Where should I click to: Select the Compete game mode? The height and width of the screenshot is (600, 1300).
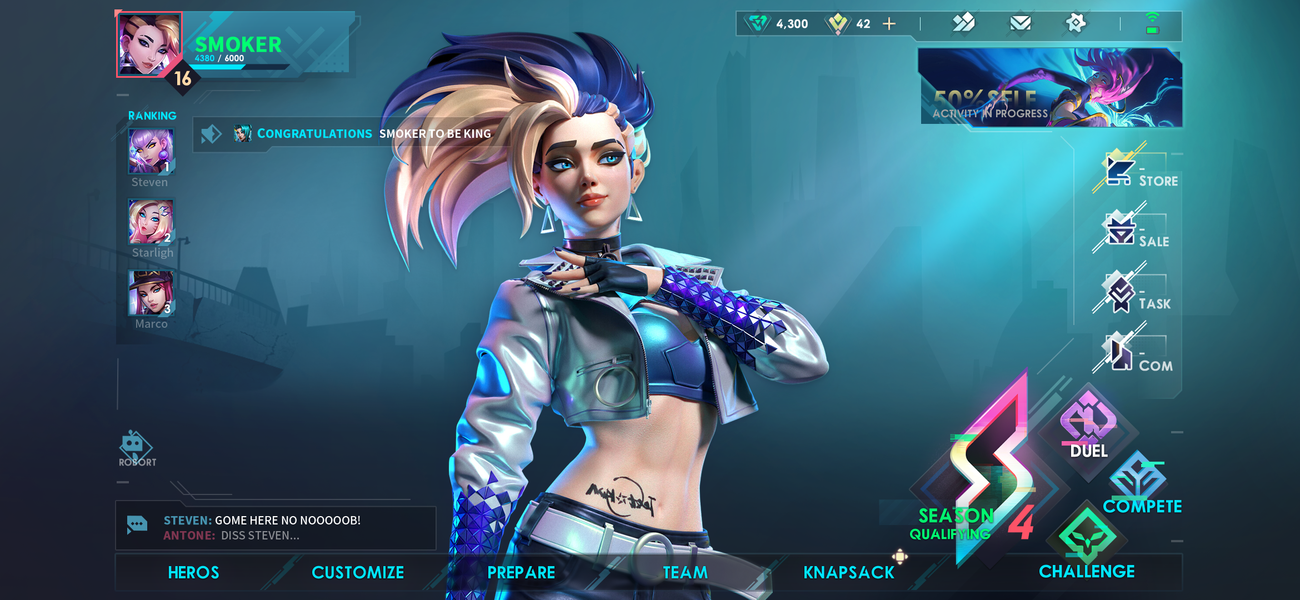tap(1140, 485)
